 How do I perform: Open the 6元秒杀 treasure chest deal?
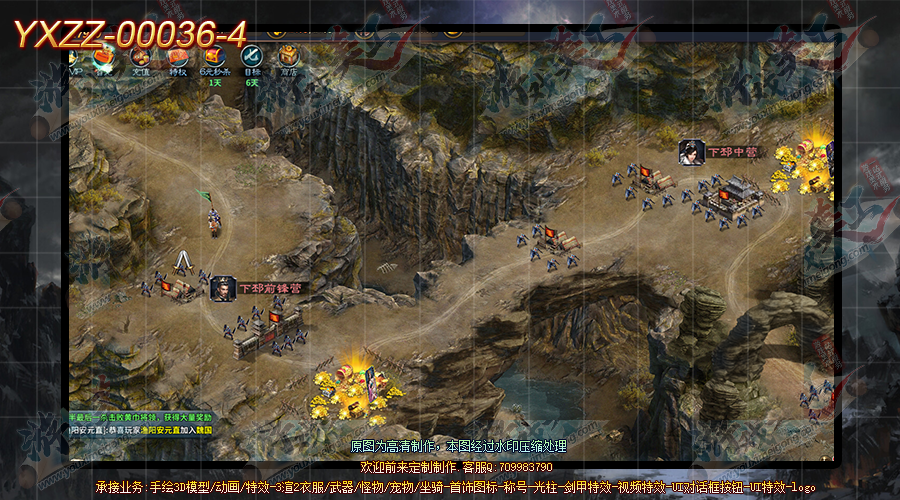214,58
